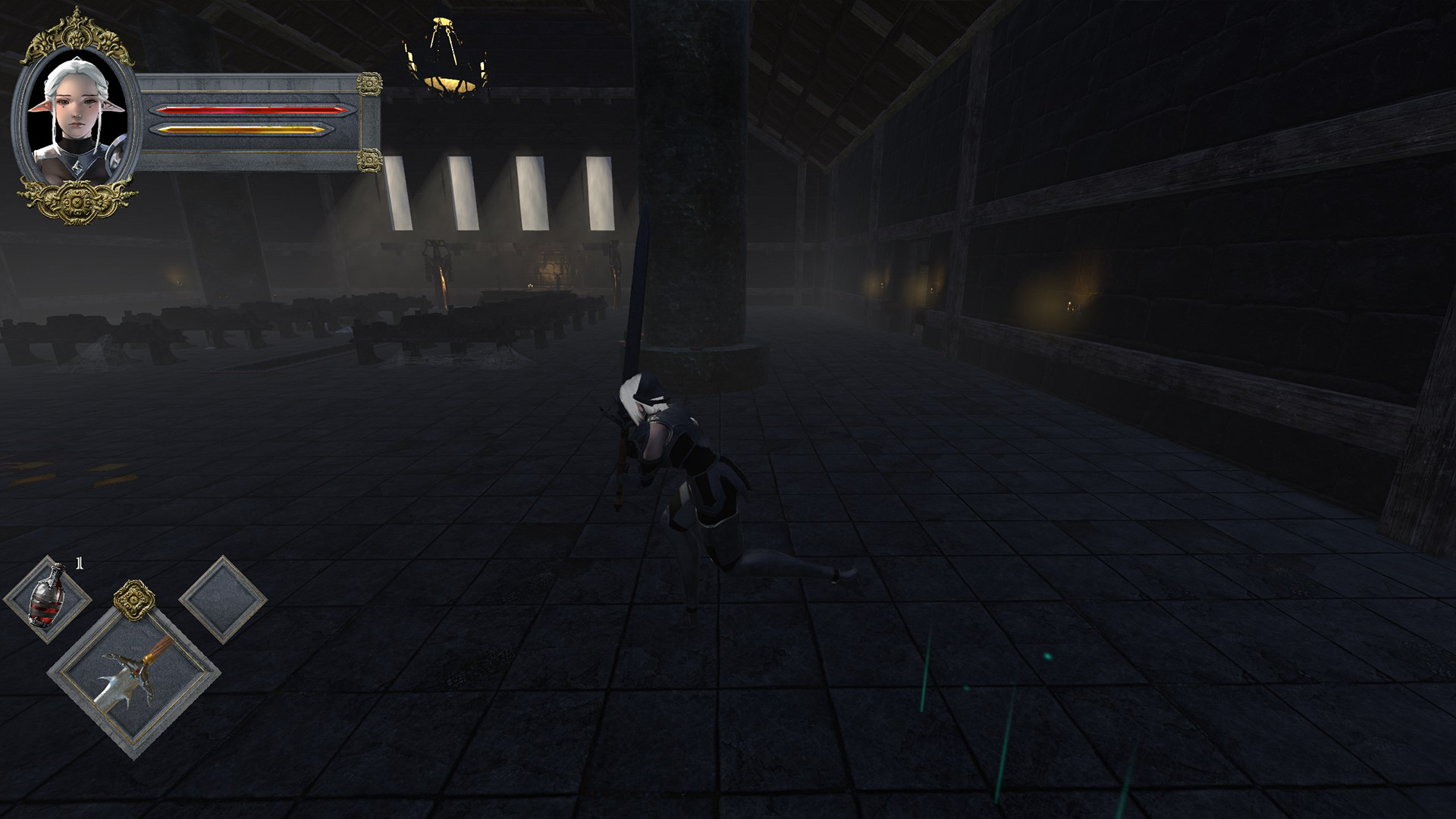Click the yellow stamina bar
This screenshot has height=819, width=1456.
coord(242,130)
